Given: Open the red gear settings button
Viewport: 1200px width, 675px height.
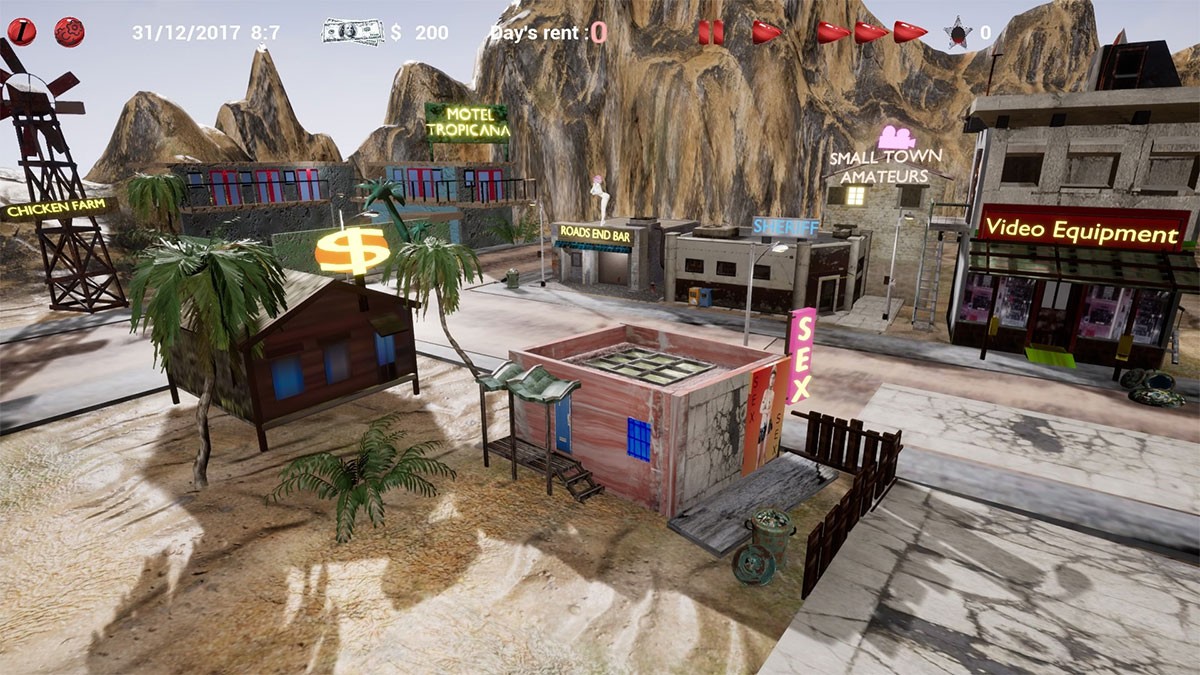Looking at the screenshot, I should (69, 32).
